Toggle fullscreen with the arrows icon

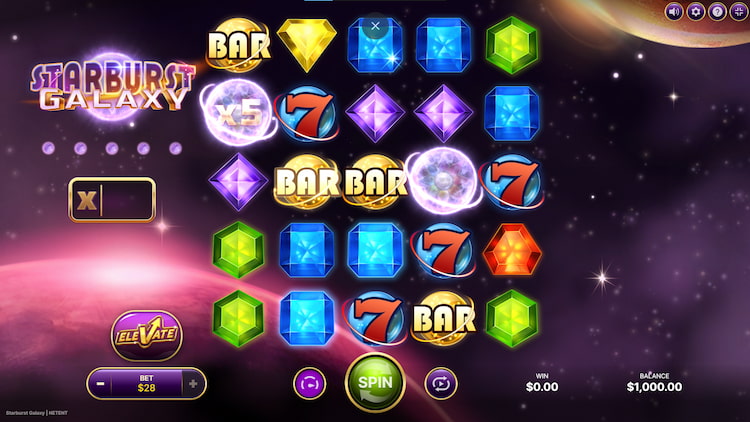(x=739, y=12)
